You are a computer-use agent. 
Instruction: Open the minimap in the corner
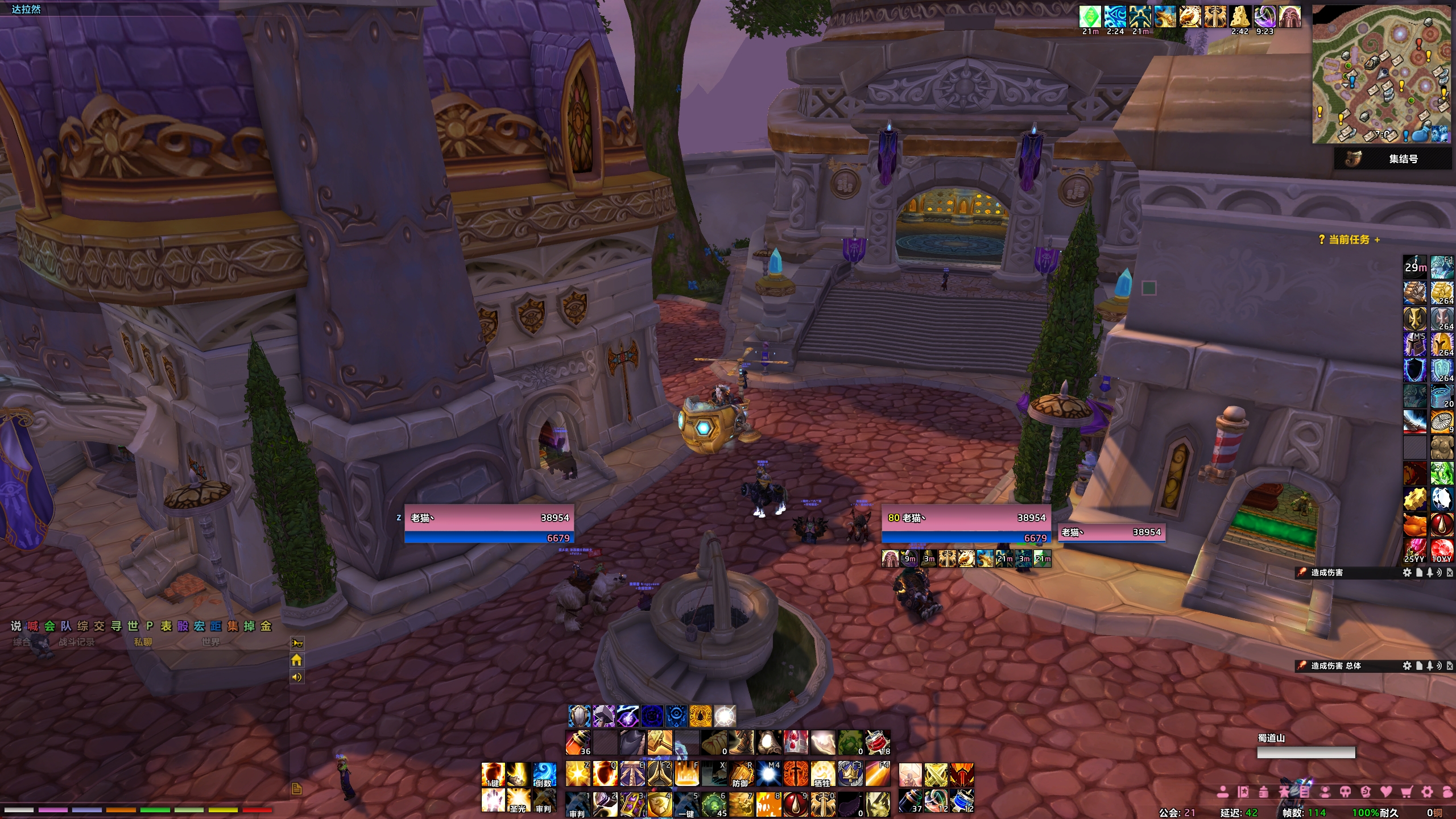[x=1381, y=75]
